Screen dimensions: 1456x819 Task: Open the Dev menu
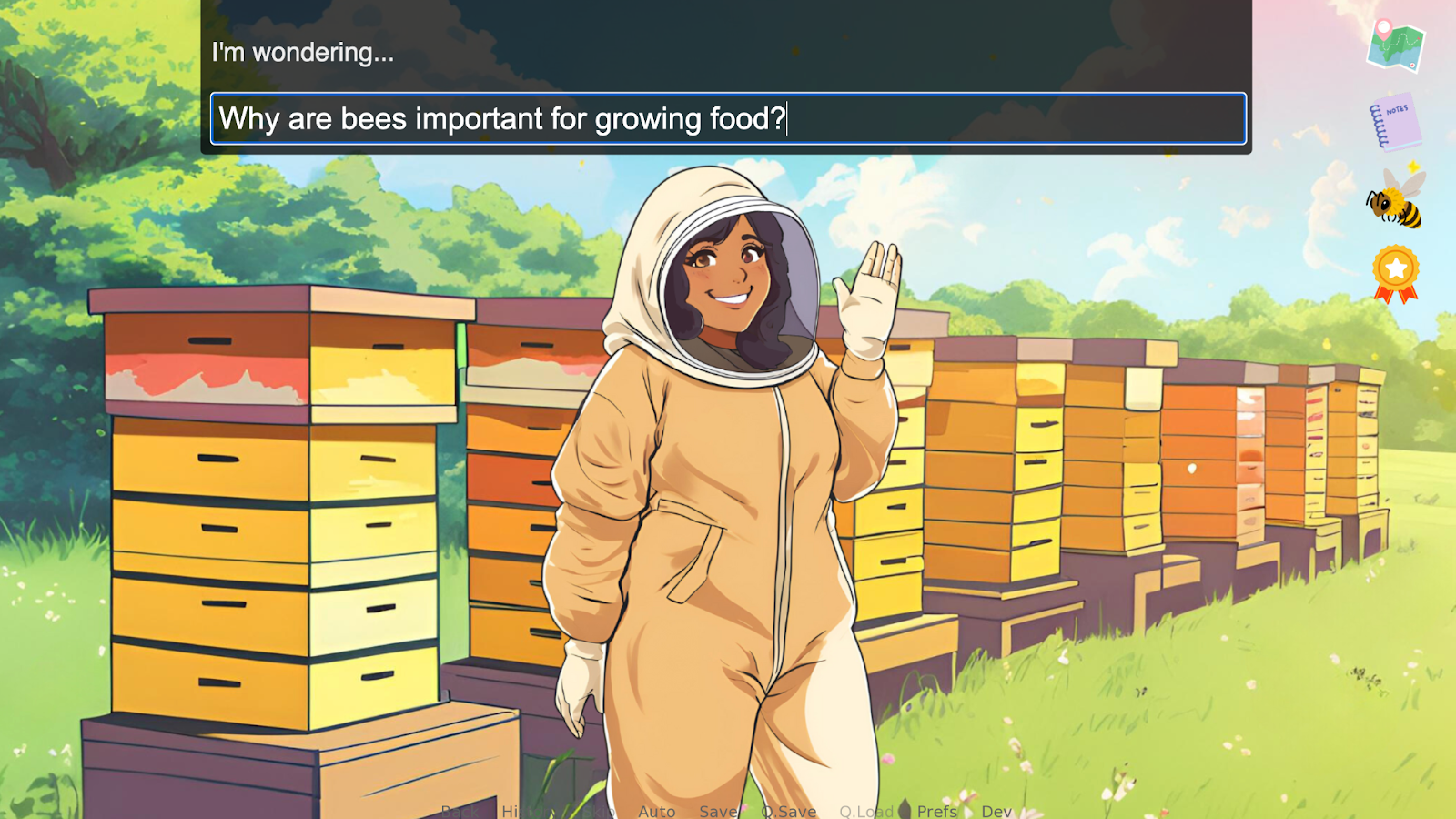pos(997,811)
